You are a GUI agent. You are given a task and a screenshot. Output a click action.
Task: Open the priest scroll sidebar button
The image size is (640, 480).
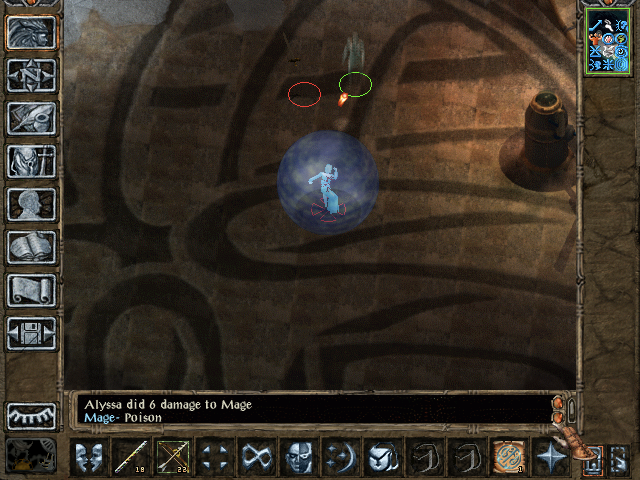32,291
